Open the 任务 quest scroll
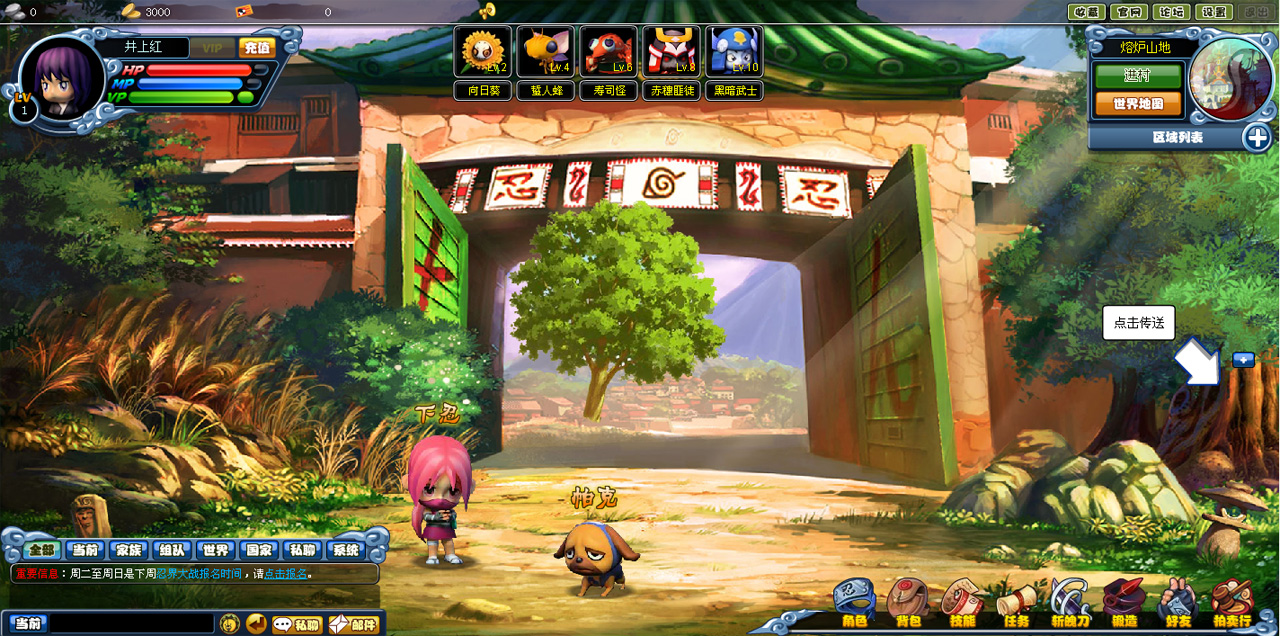Screen dimensions: 1280x636 pyautogui.click(x=1016, y=603)
